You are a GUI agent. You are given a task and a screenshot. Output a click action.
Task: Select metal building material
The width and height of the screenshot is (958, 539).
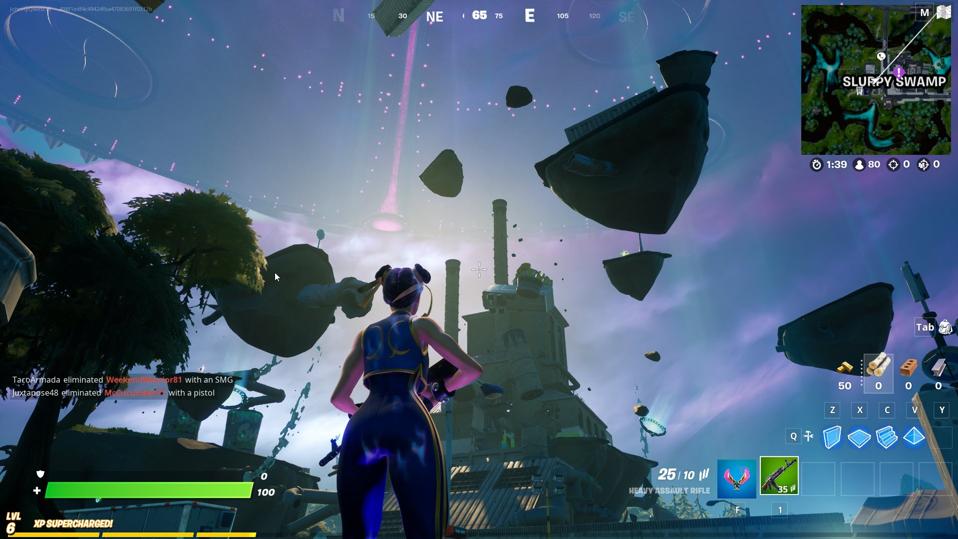coord(938,367)
